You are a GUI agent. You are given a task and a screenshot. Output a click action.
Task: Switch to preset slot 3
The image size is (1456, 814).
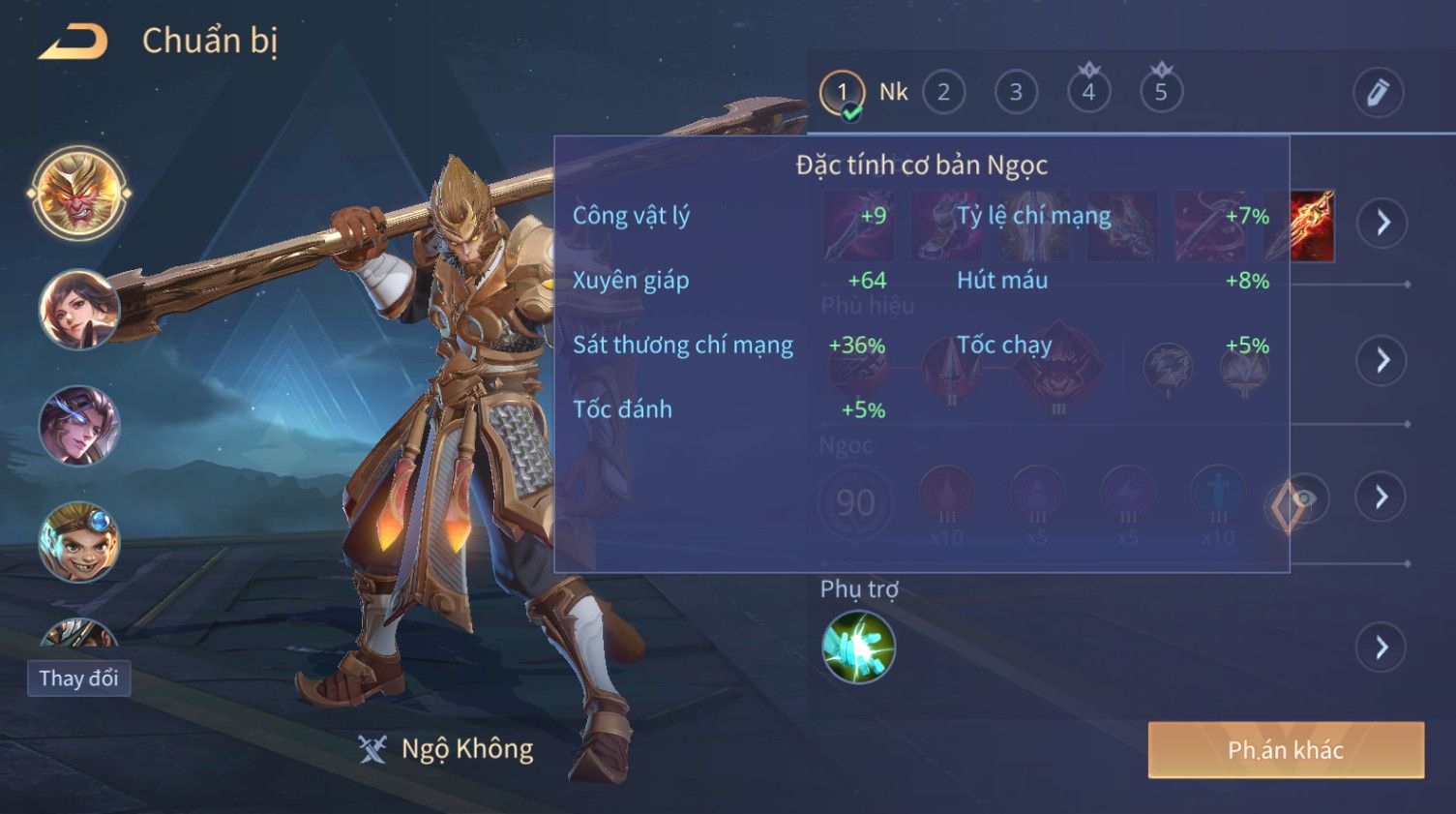point(1016,93)
